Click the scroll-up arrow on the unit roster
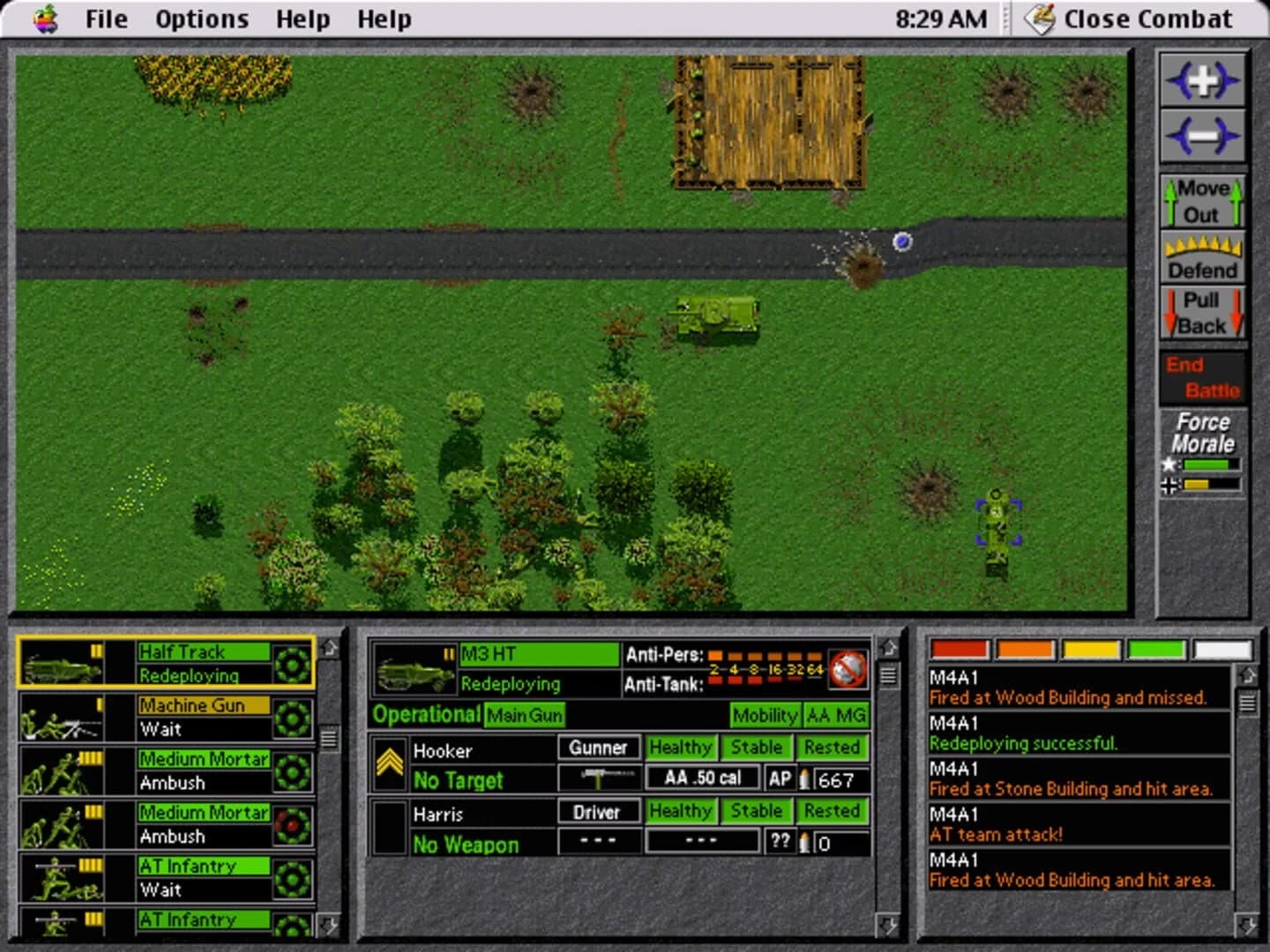 point(327,650)
